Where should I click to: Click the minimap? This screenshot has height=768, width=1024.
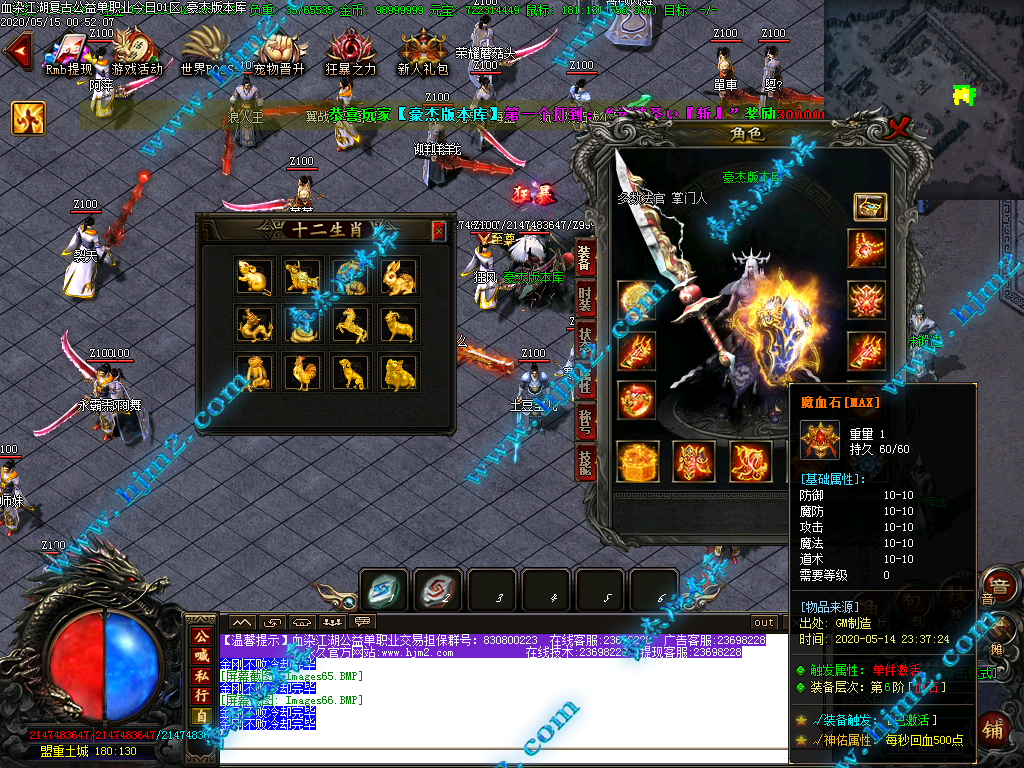coord(923,60)
